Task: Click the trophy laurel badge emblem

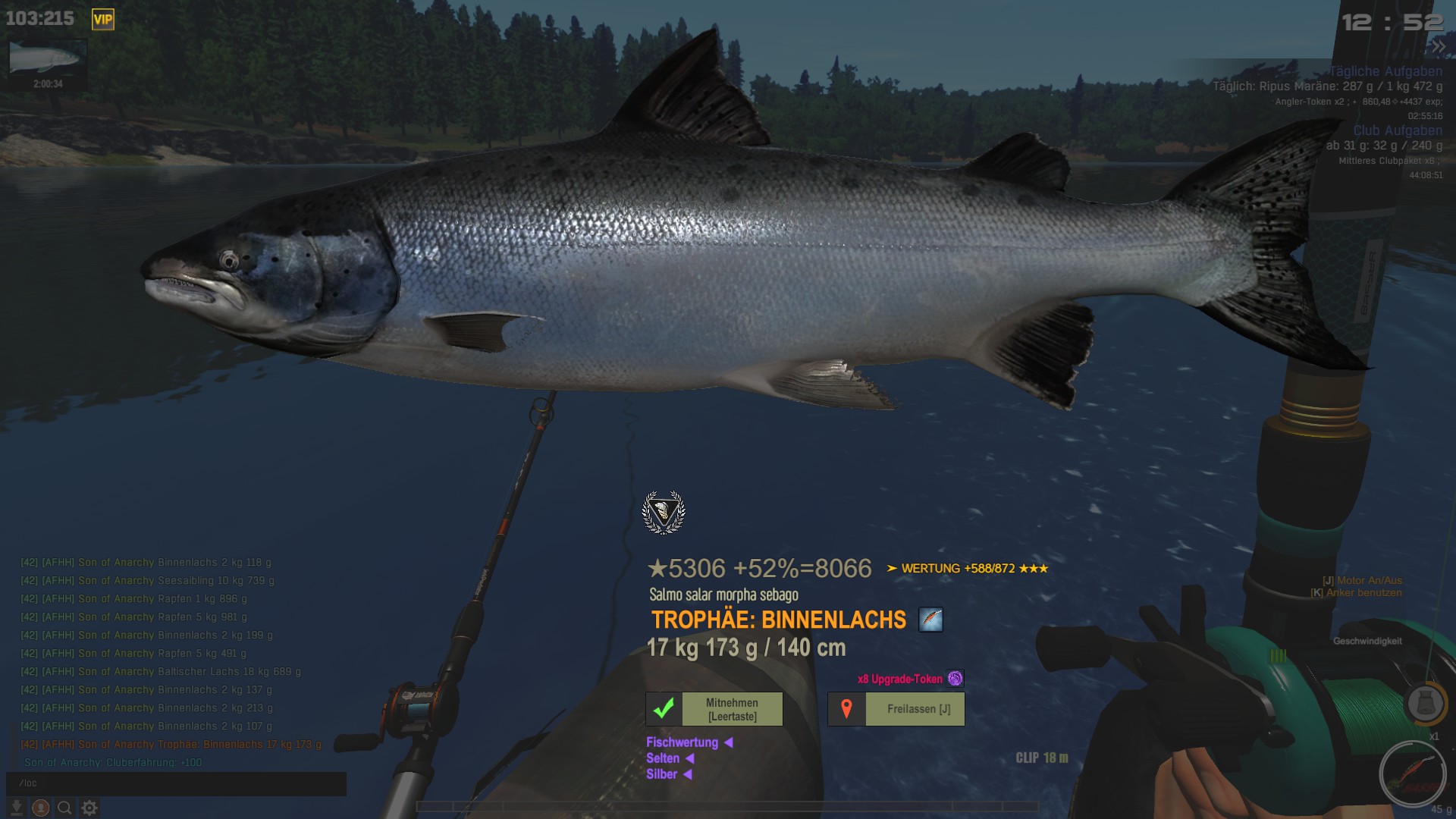Action: 664,512
